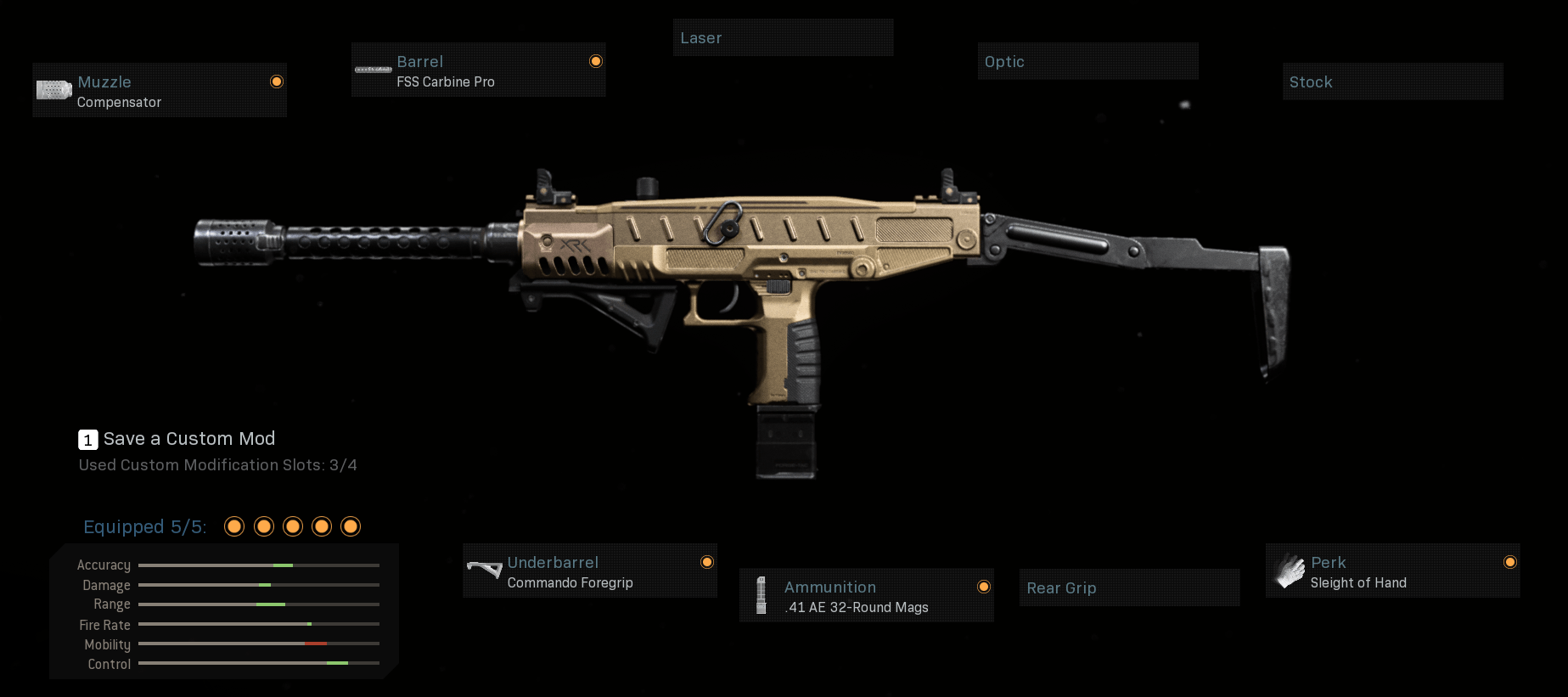Click the Sleight of Hand glove icon
Screen dimensions: 1568x697
(1289, 570)
